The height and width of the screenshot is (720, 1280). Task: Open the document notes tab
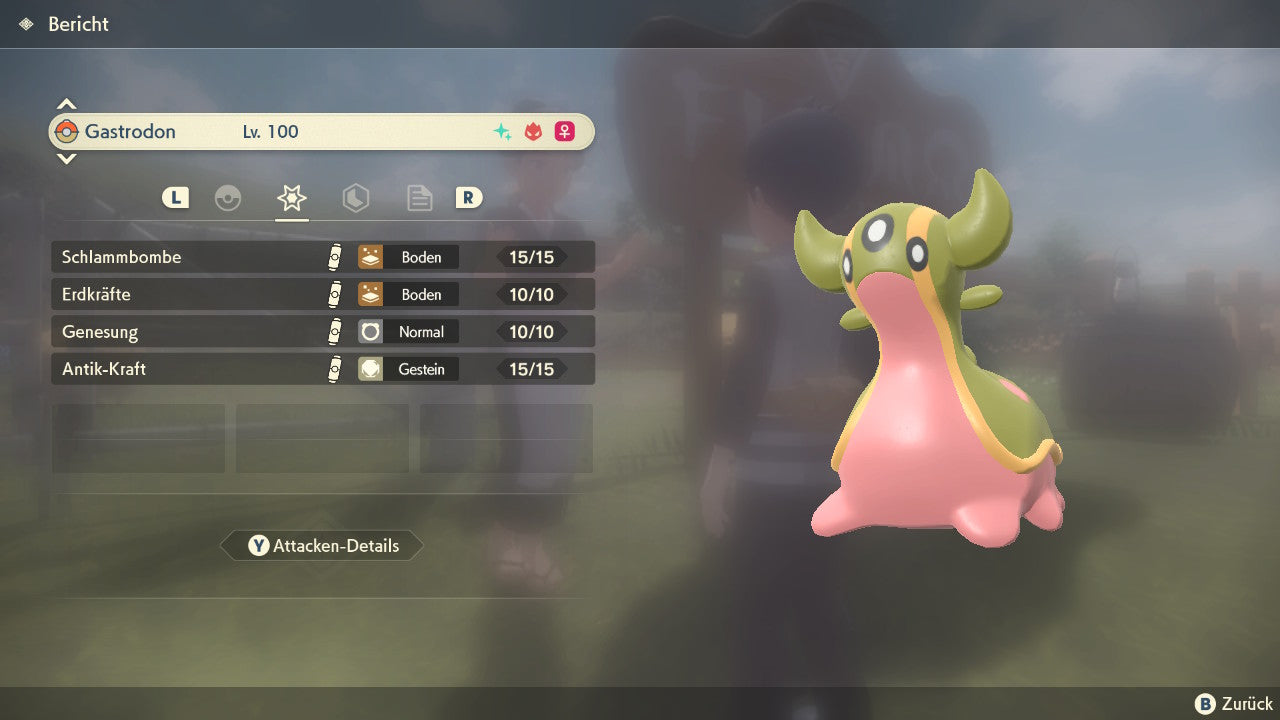point(419,198)
